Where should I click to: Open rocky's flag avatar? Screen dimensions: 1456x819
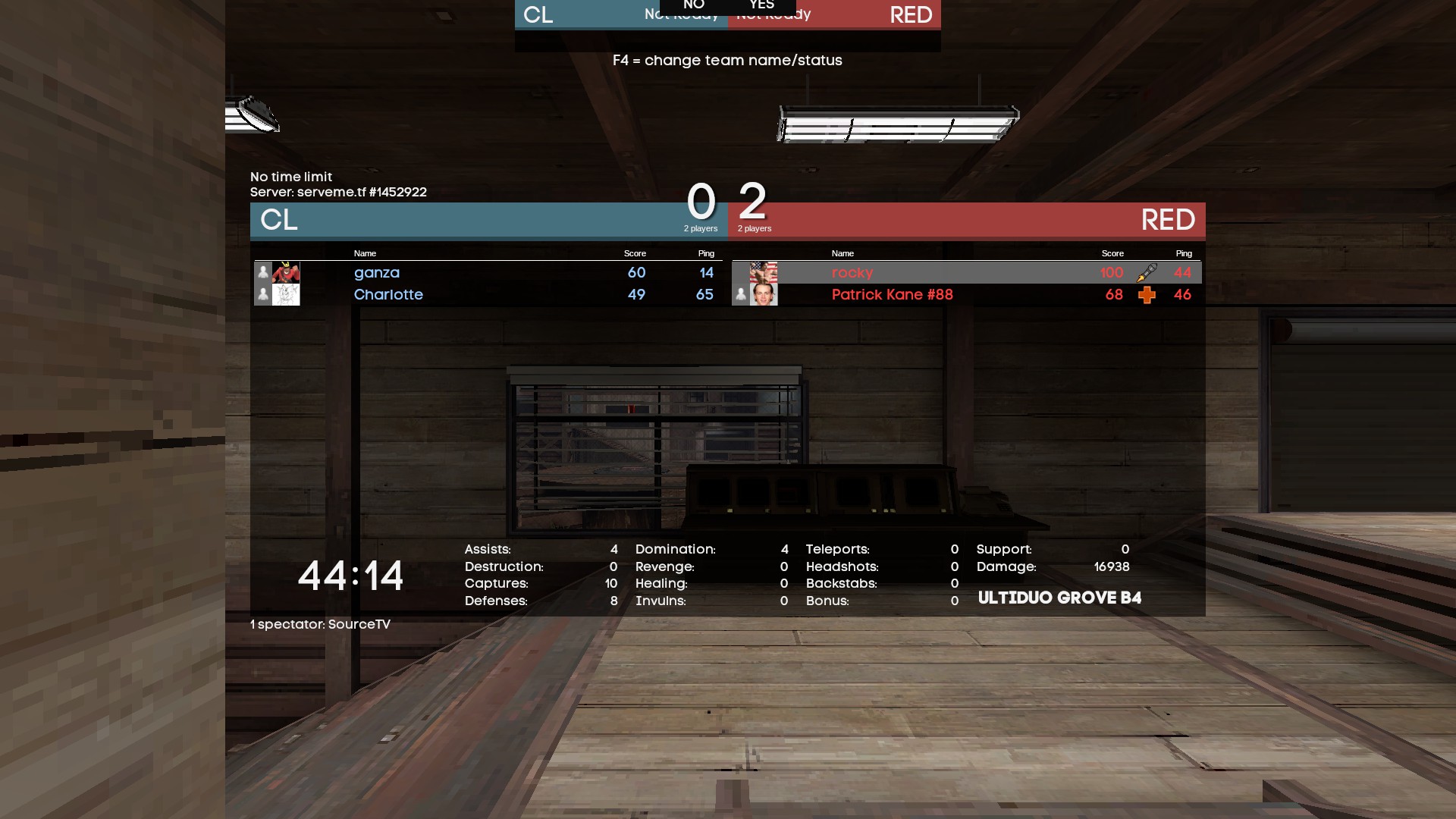[764, 272]
